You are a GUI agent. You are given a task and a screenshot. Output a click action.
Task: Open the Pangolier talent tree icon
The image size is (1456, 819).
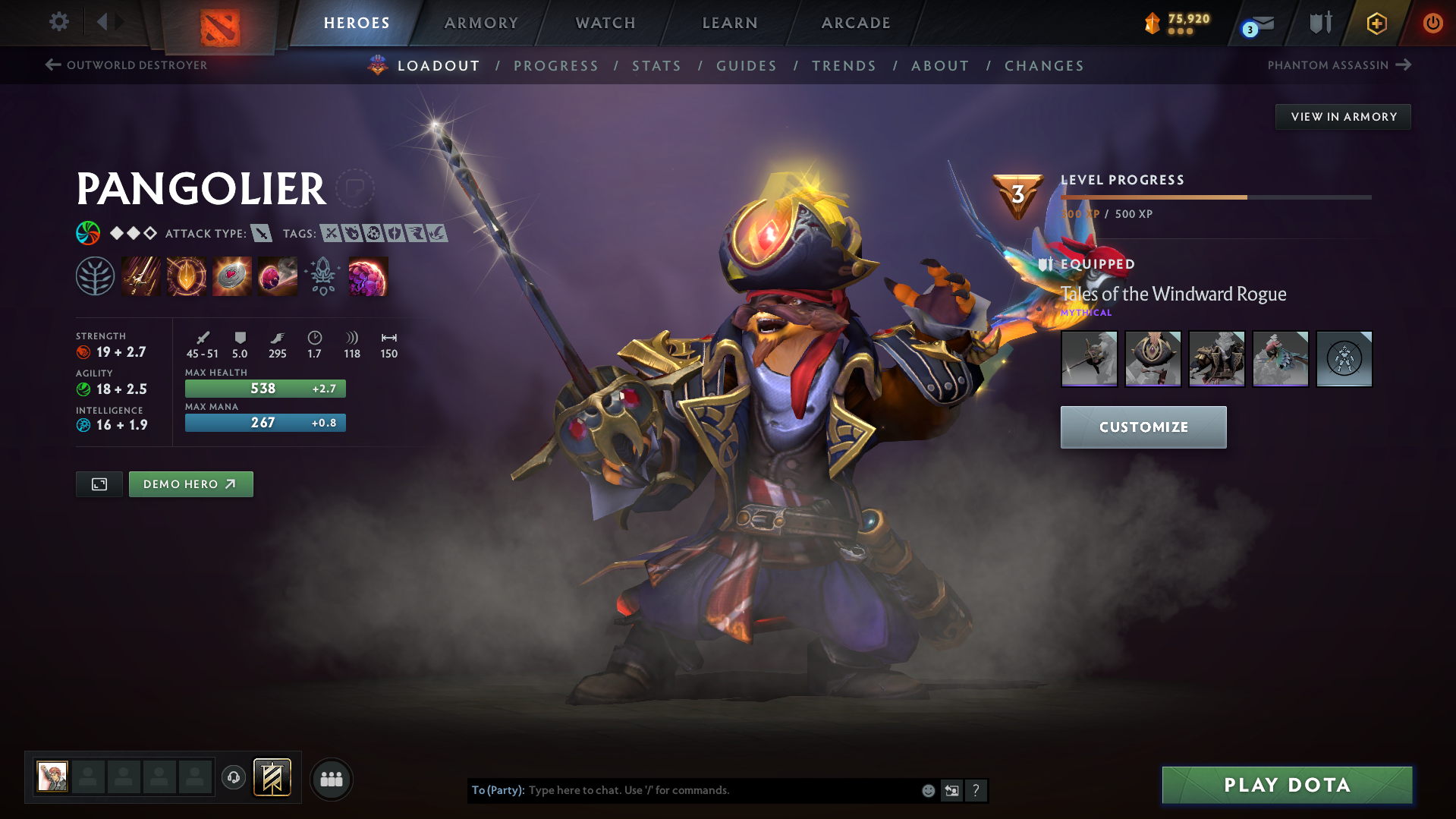(x=96, y=276)
